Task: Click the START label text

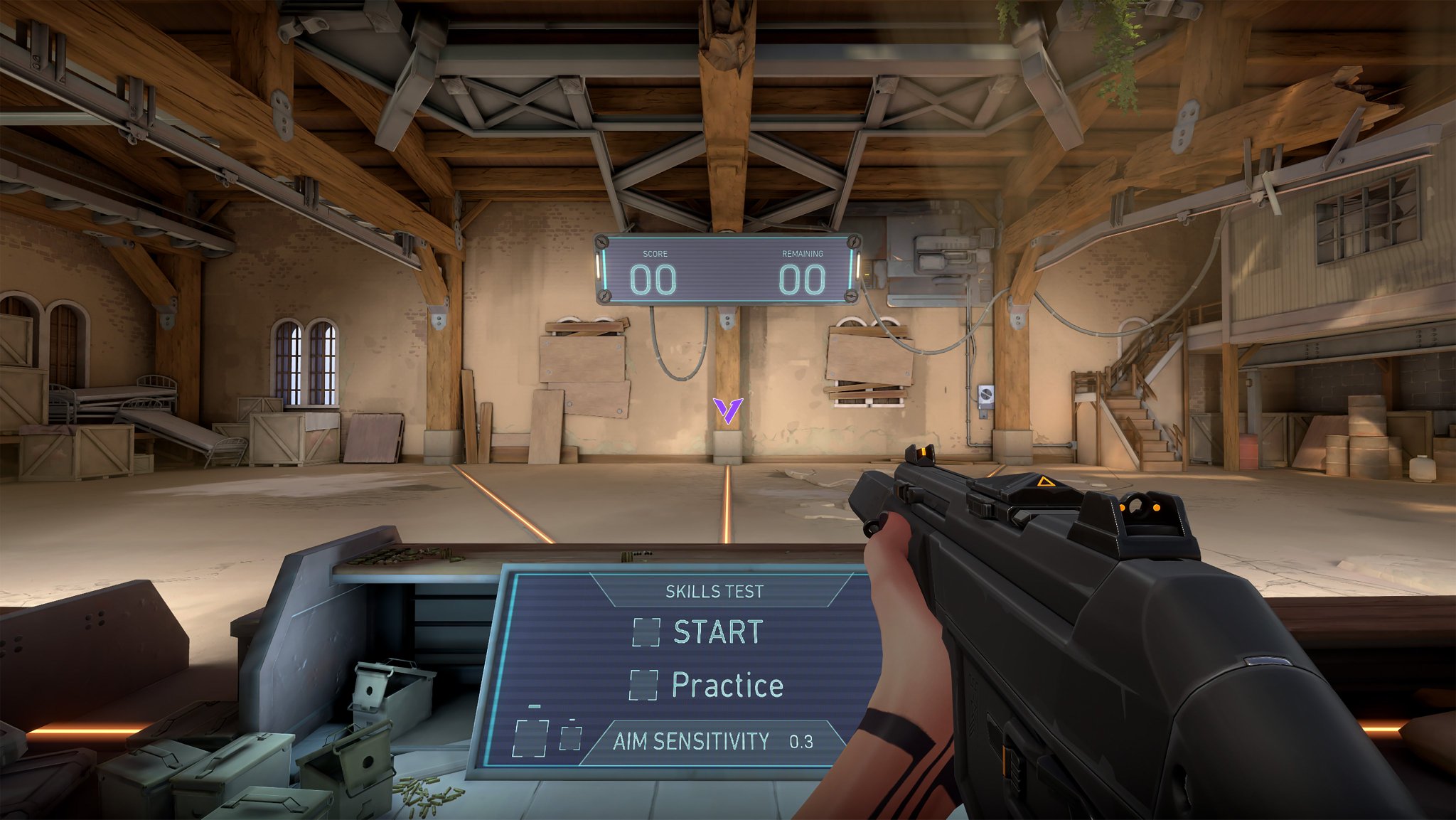Action: click(x=718, y=631)
